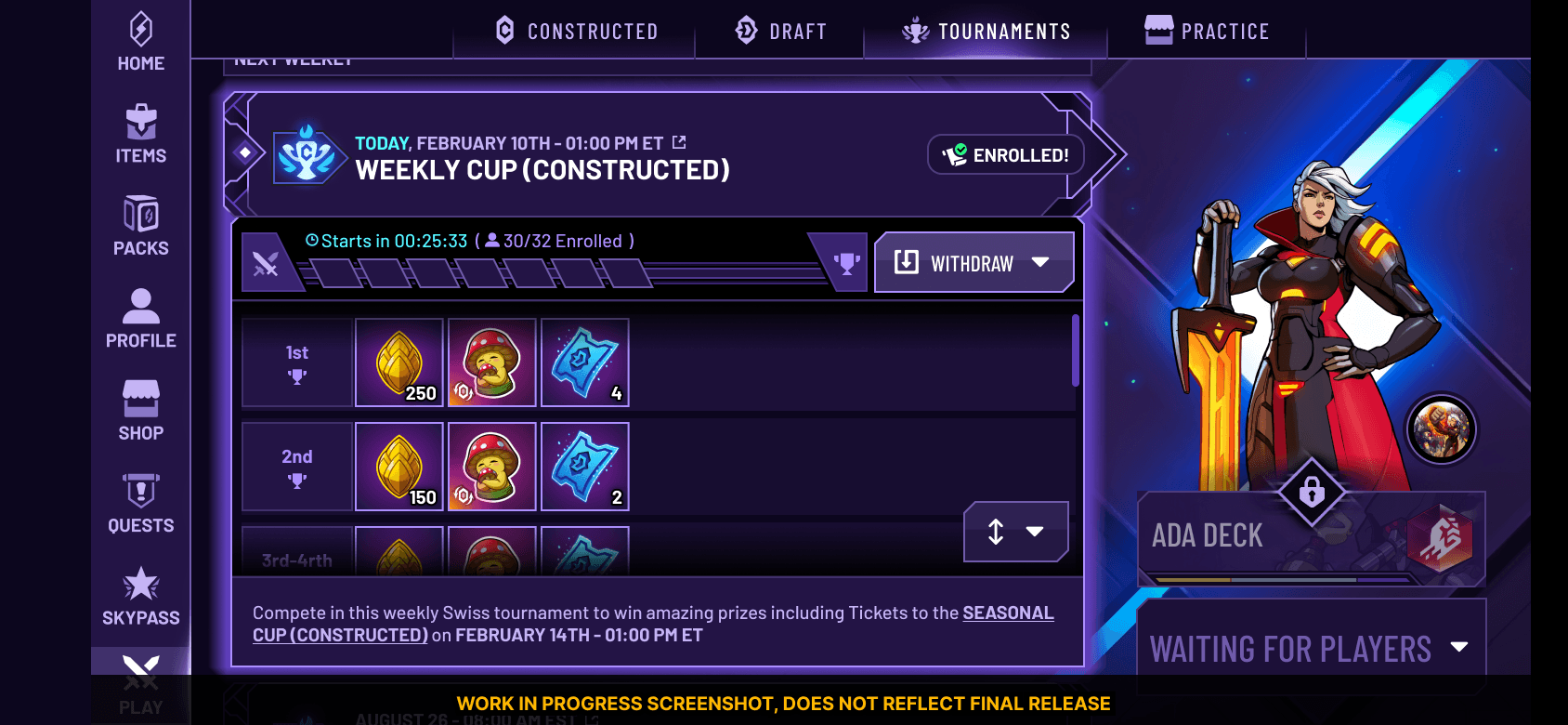Click the crossed-swords icon on the round tracker

click(266, 266)
